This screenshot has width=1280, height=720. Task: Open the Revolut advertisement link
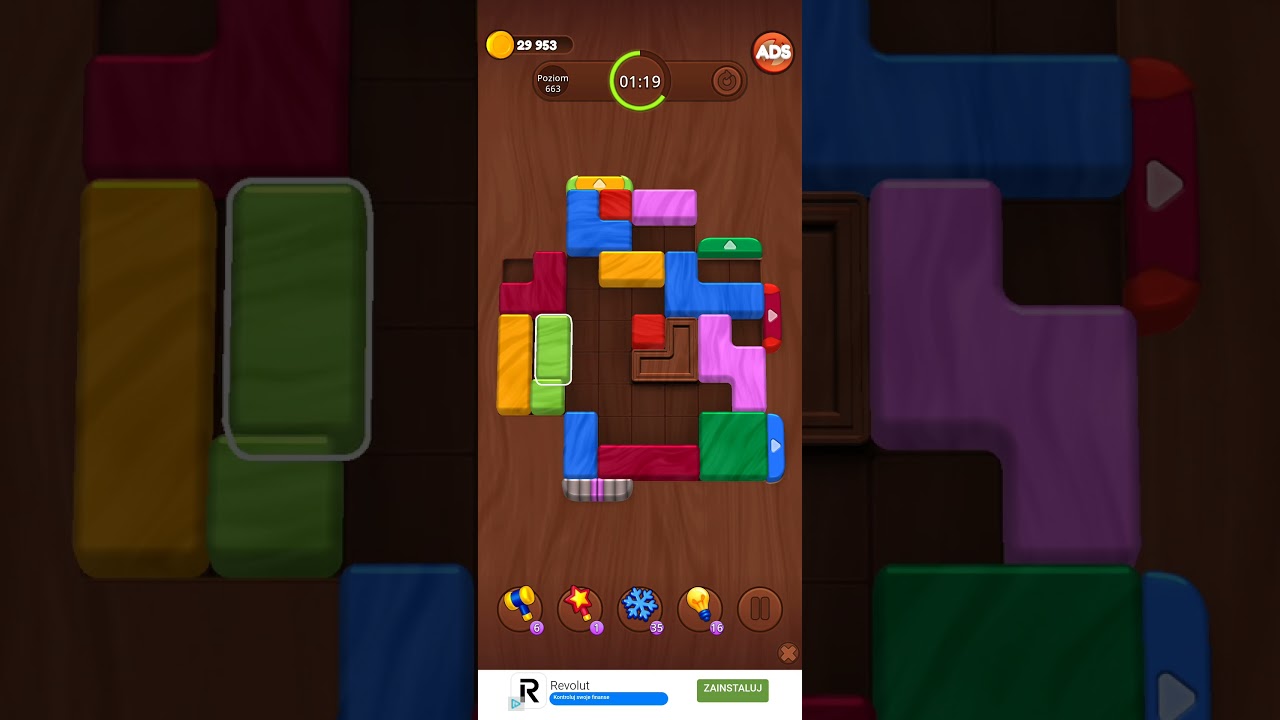(x=732, y=690)
